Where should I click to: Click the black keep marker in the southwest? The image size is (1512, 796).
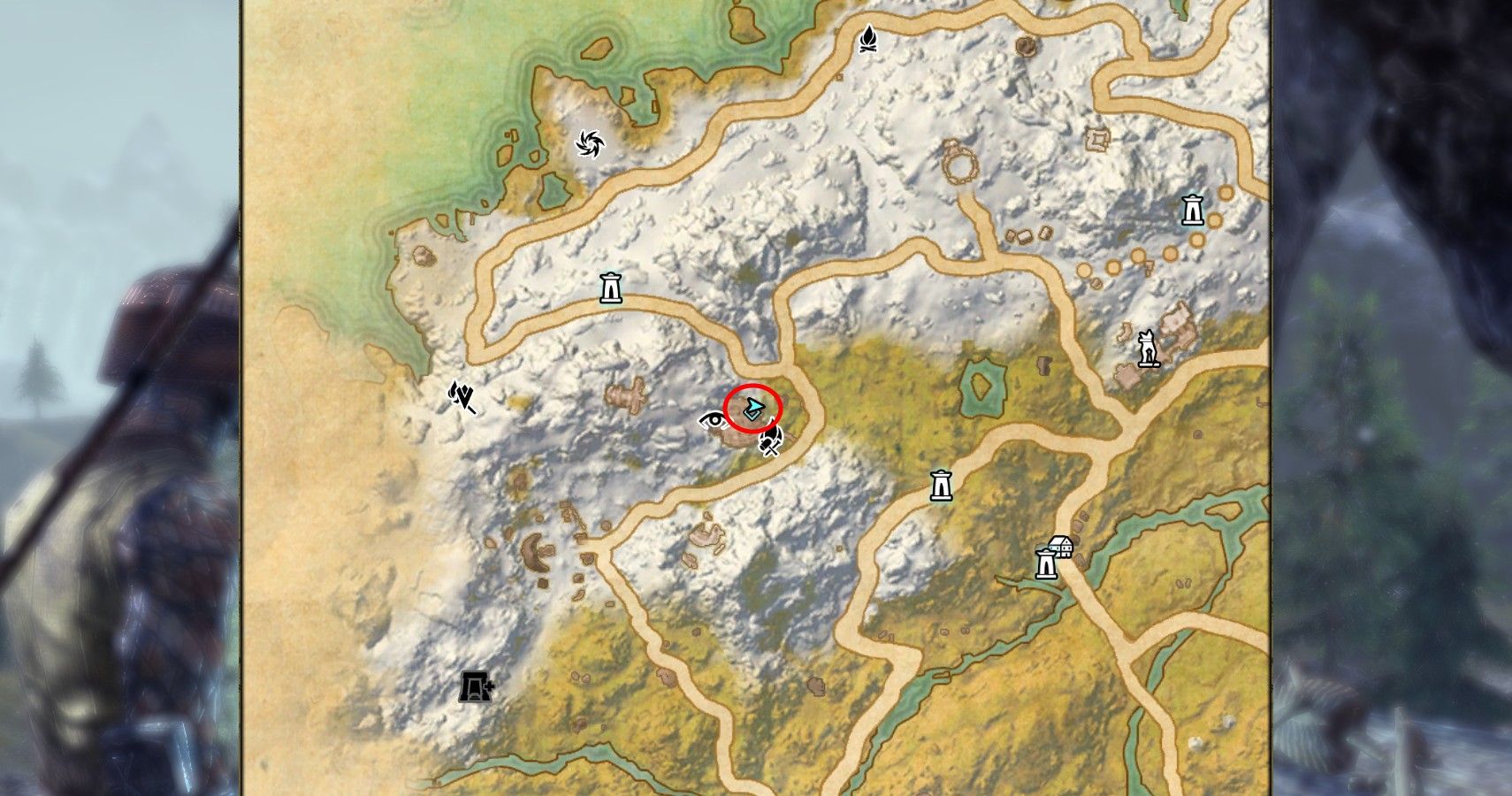tap(476, 688)
